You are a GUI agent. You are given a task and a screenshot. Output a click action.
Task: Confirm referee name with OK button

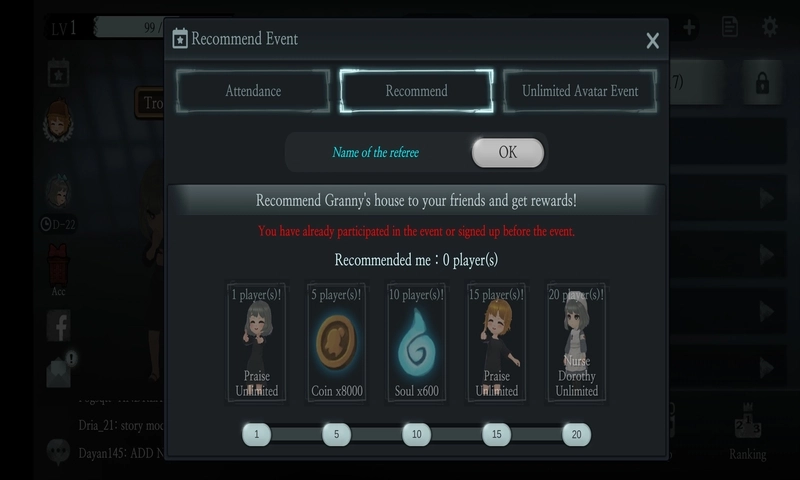[508, 153]
